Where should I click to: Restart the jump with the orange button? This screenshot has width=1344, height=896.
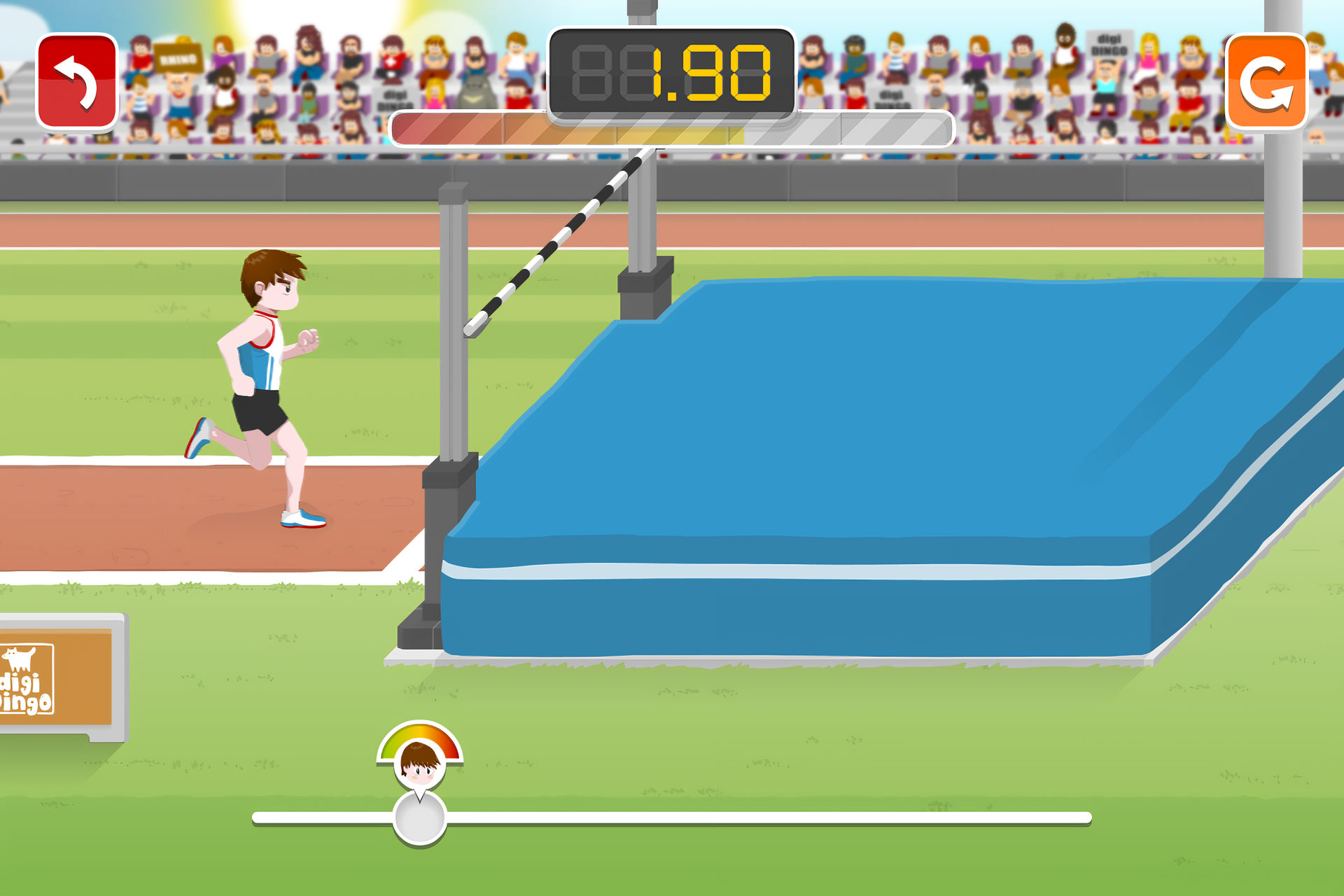pos(1266,82)
